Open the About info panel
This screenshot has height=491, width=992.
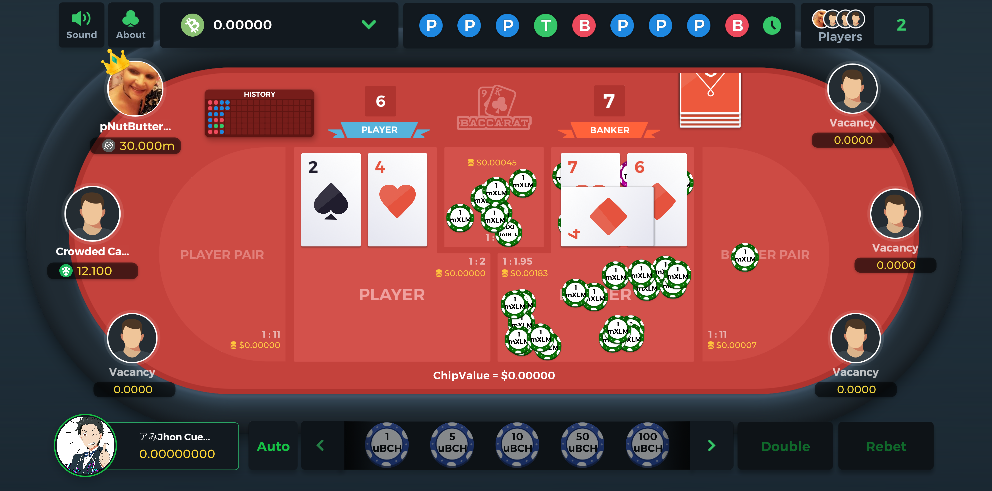point(130,25)
